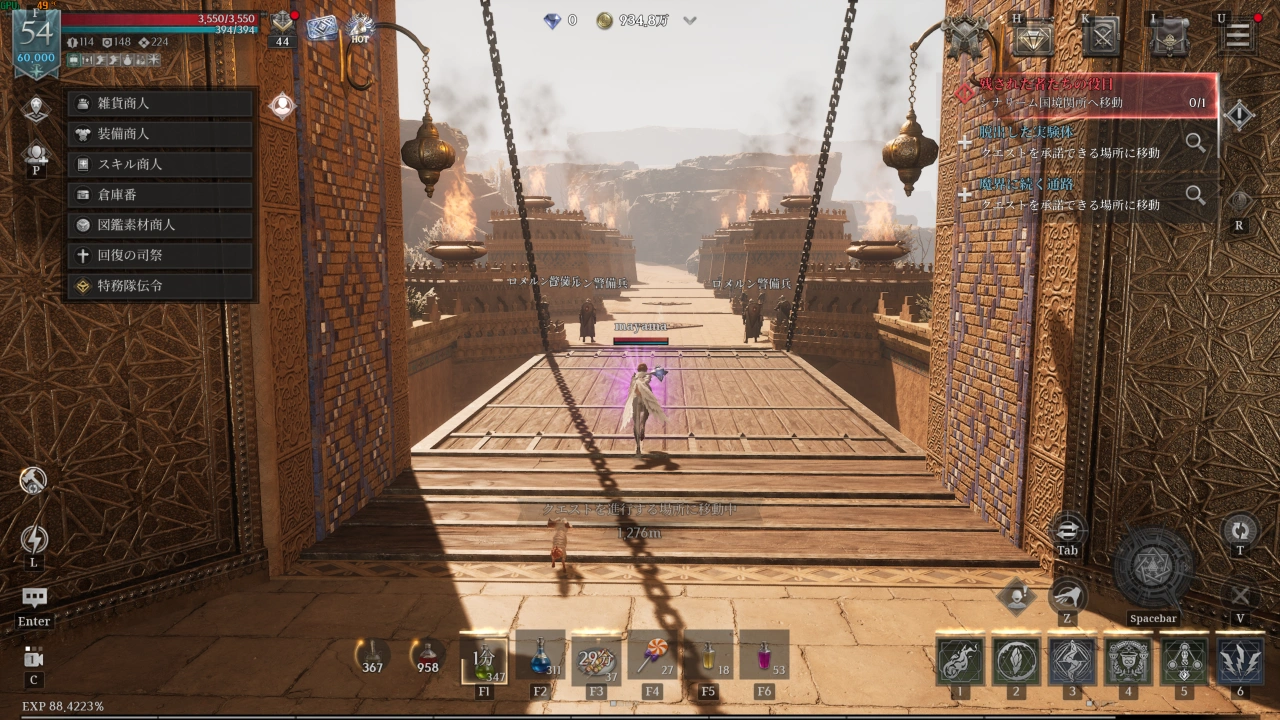Choose 回復の司祭 healing priest
Screen dimensions: 1280x720
click(x=160, y=255)
